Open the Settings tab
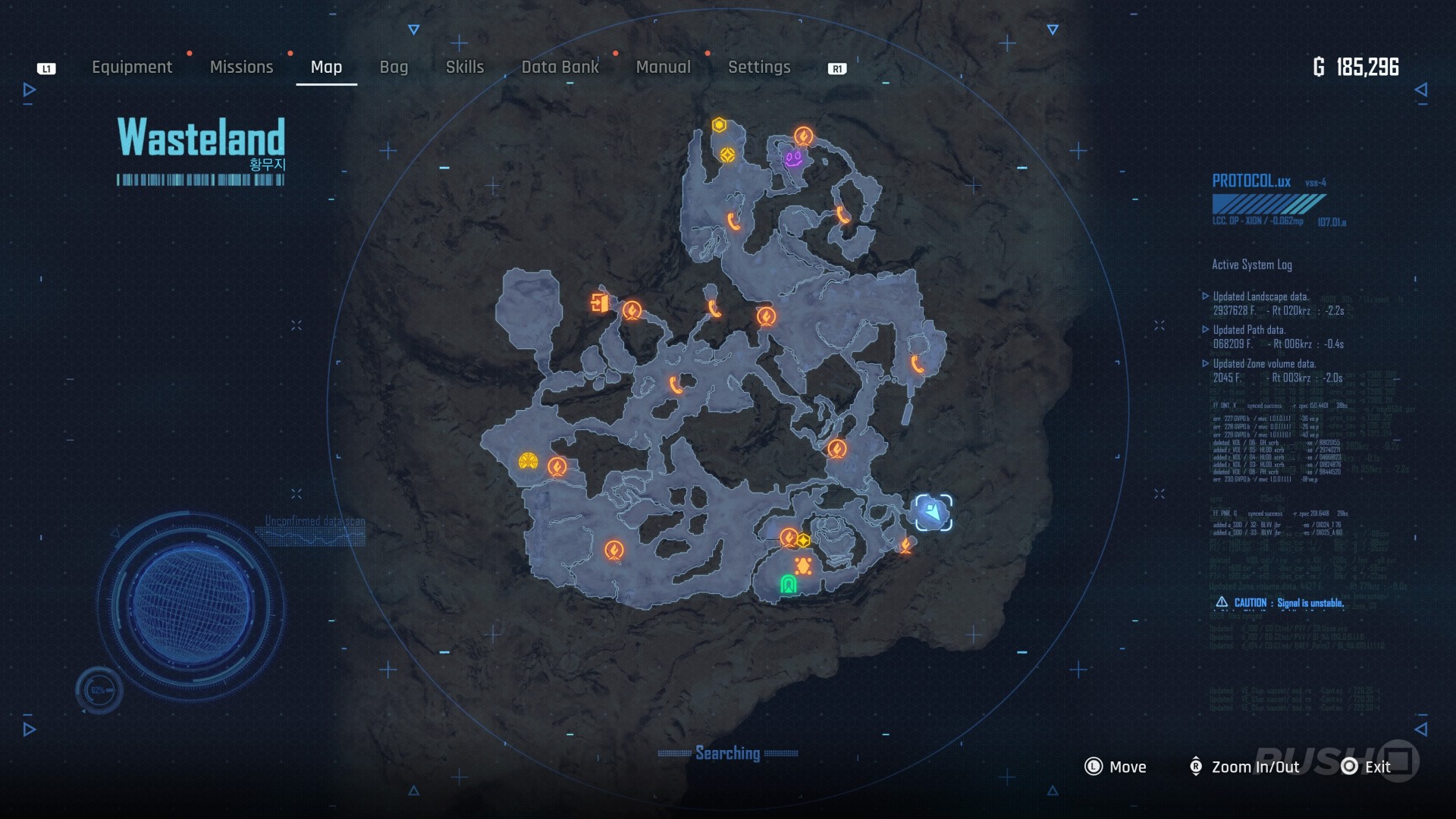 (759, 67)
